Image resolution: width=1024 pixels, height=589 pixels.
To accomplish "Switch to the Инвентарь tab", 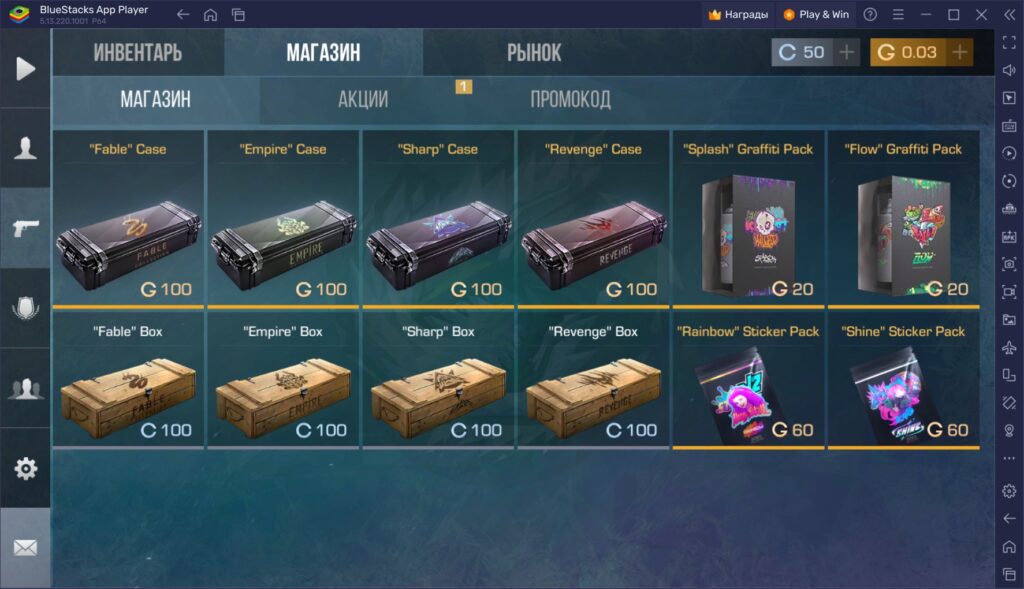I will tap(138, 53).
